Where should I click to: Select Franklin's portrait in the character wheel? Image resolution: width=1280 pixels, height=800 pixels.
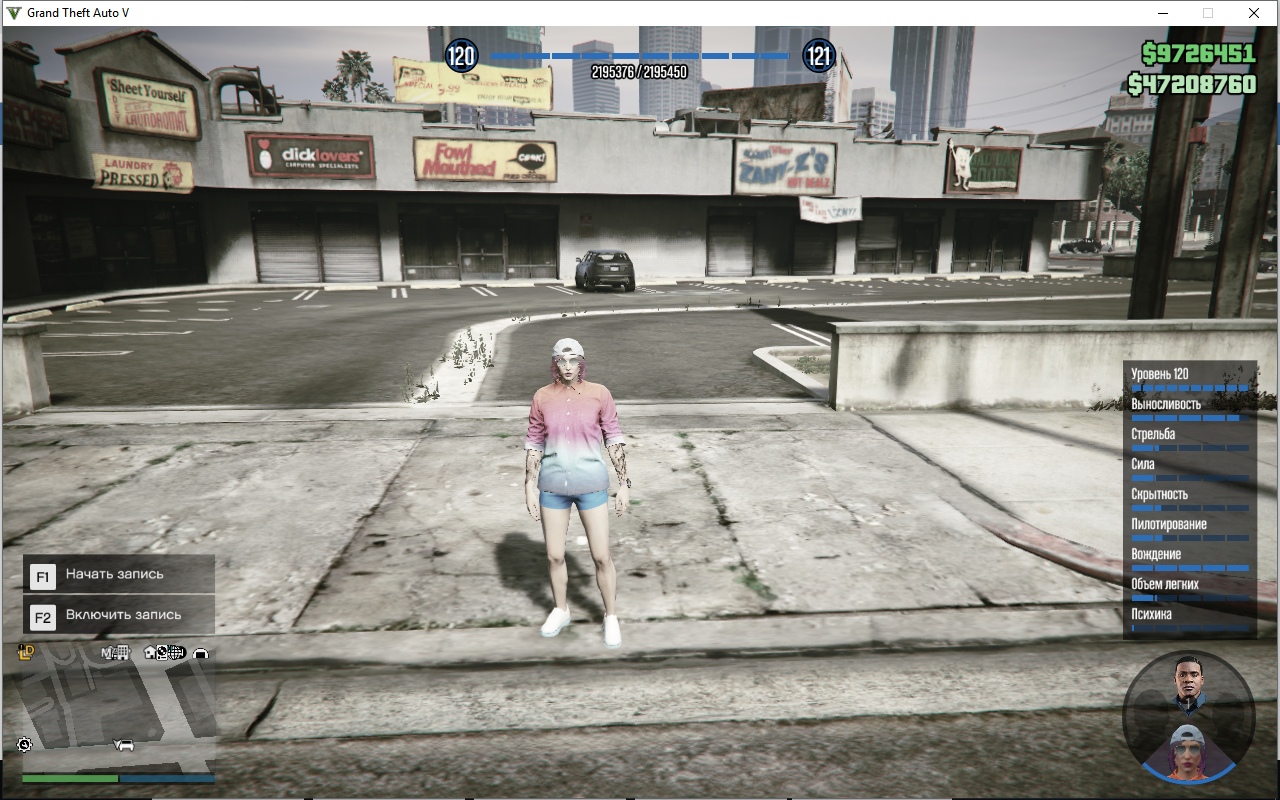tap(1189, 681)
